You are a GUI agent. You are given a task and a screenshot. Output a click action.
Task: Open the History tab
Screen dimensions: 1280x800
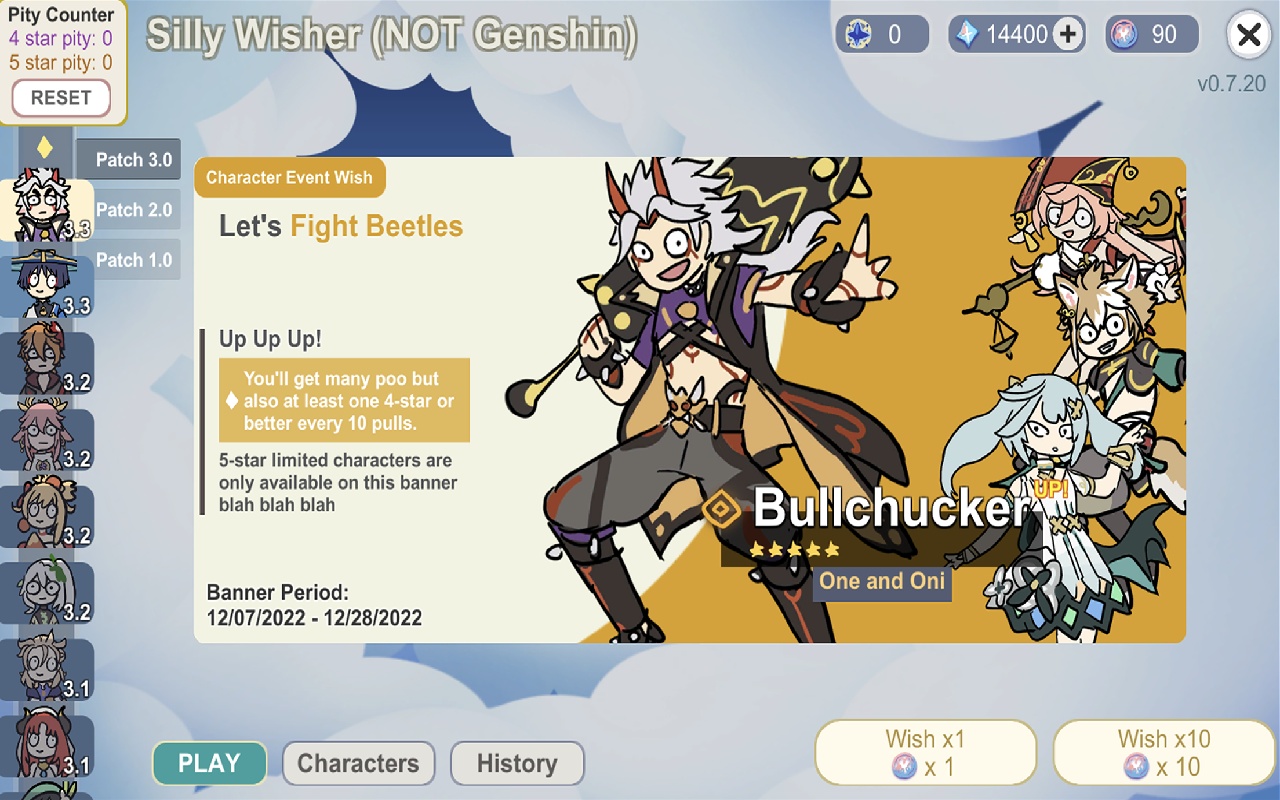pyautogui.click(x=517, y=763)
